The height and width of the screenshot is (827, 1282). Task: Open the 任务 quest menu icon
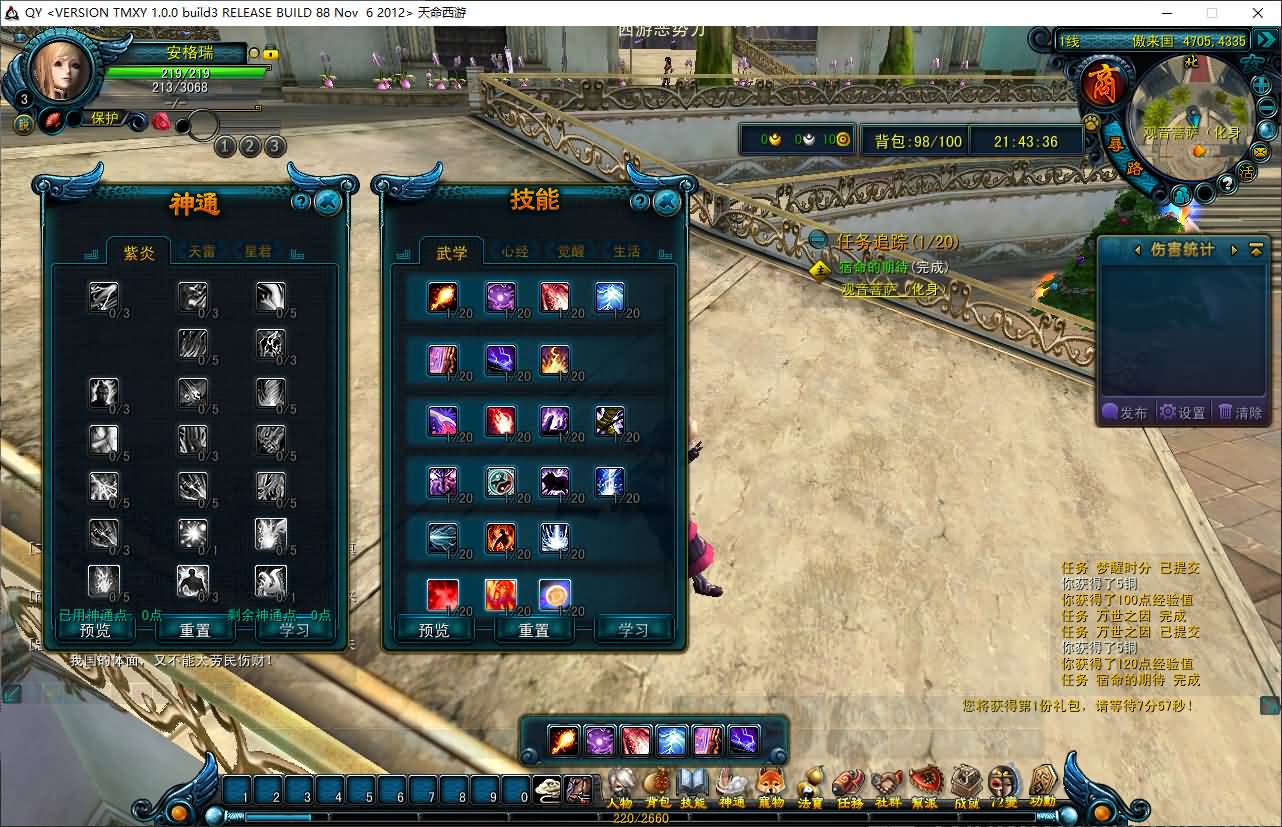tap(849, 787)
